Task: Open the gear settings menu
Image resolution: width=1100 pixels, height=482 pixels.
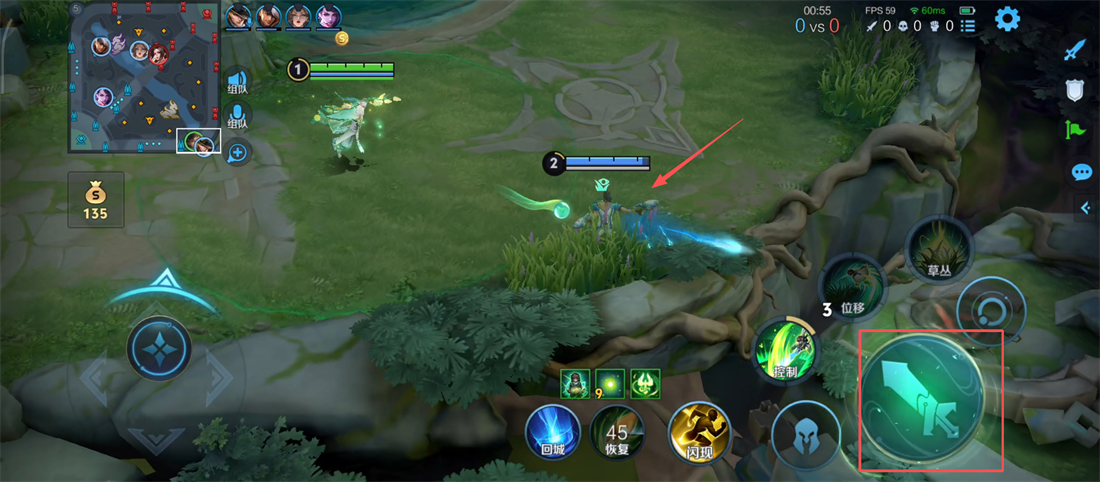Action: tap(1007, 18)
